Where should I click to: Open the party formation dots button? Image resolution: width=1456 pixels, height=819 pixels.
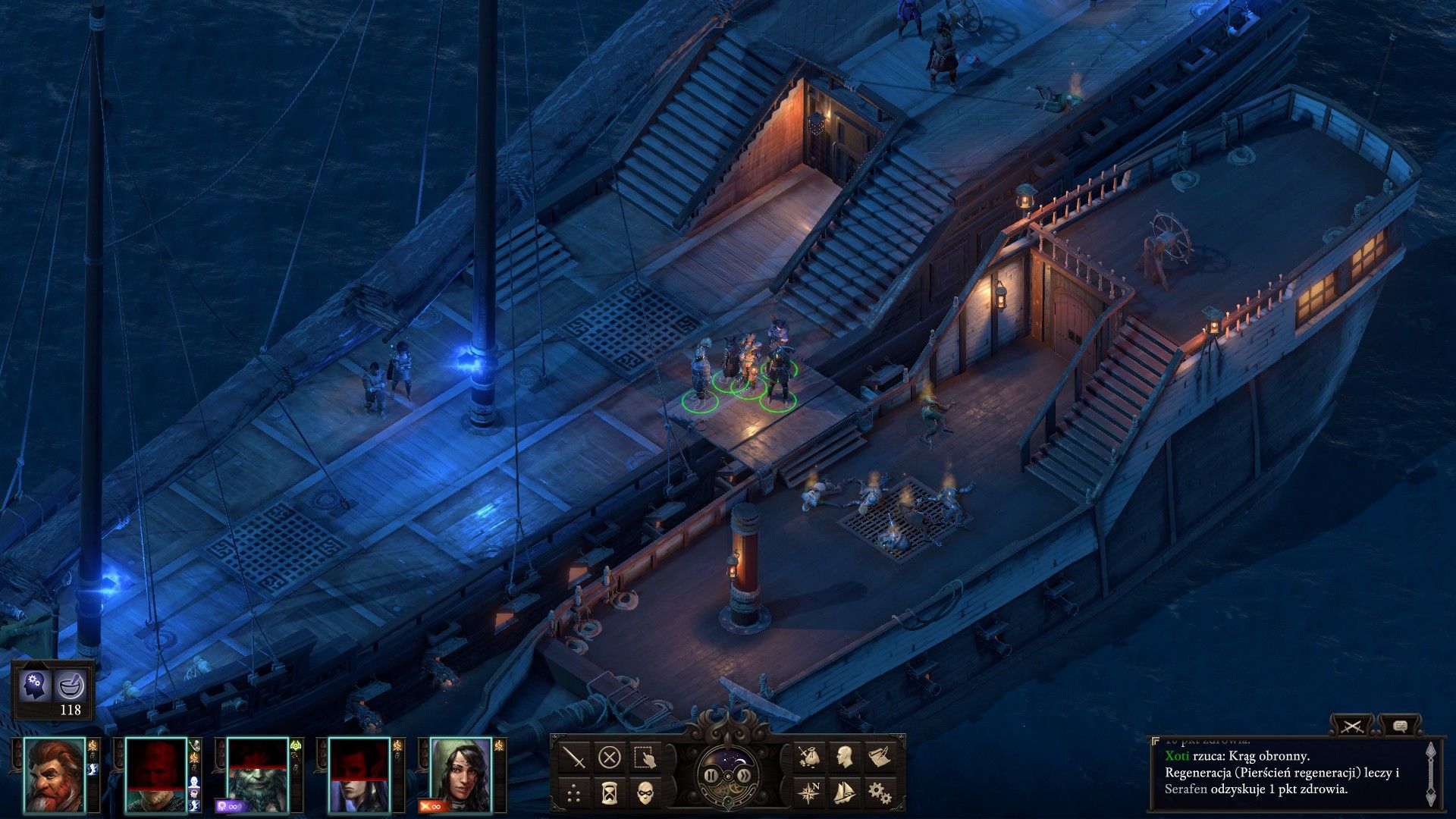[575, 793]
